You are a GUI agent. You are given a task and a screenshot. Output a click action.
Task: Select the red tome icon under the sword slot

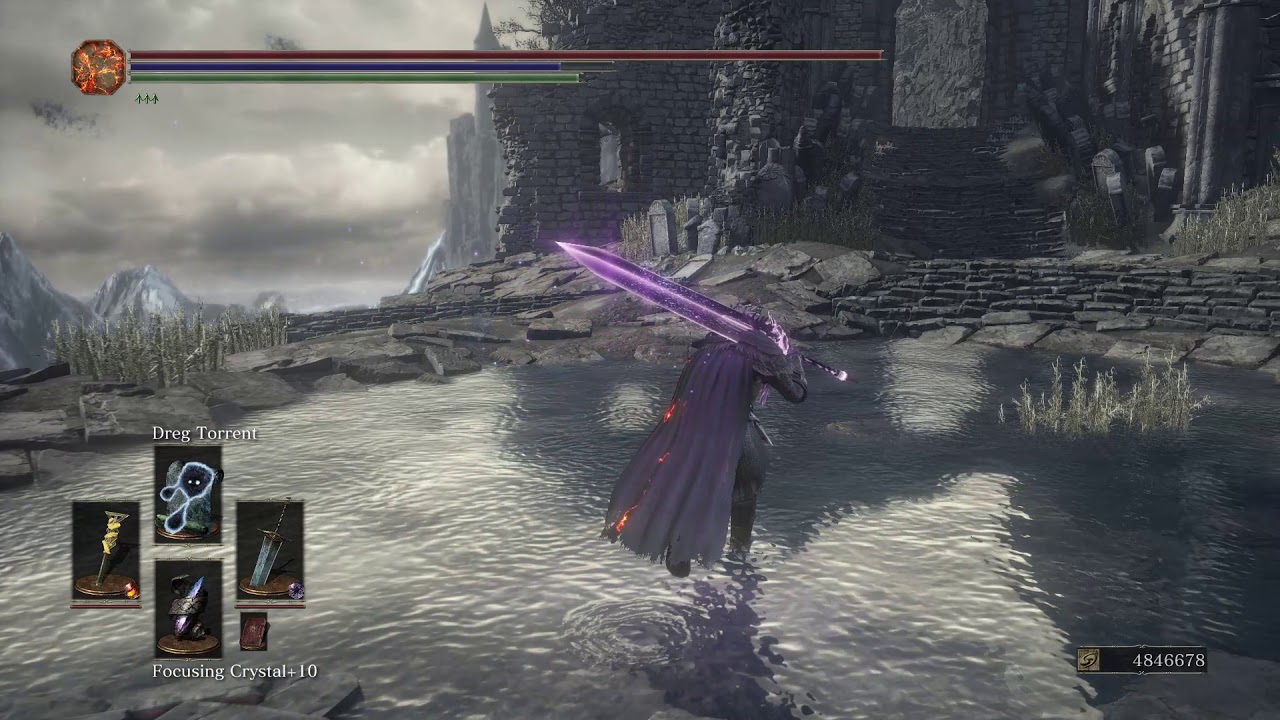point(254,633)
